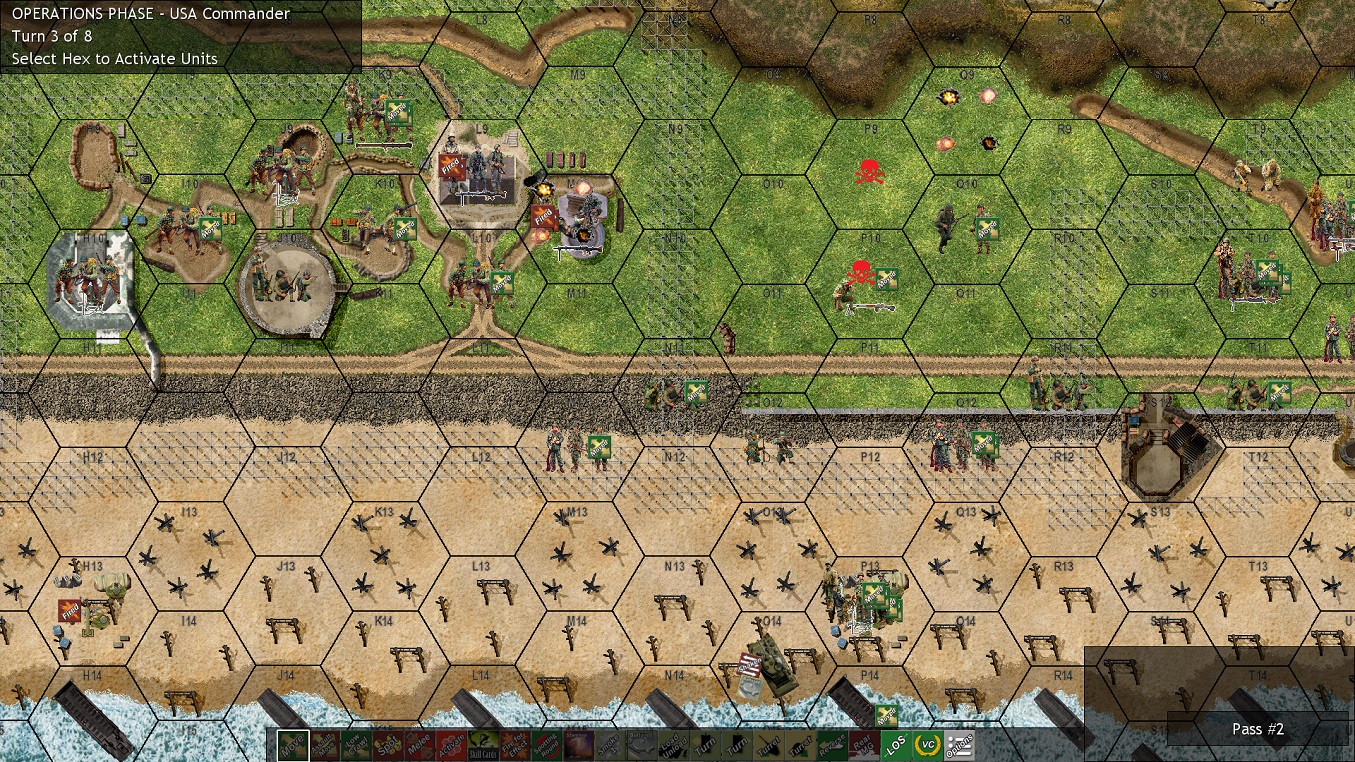
Task: Use the Smoke 1 action
Action: point(610,746)
